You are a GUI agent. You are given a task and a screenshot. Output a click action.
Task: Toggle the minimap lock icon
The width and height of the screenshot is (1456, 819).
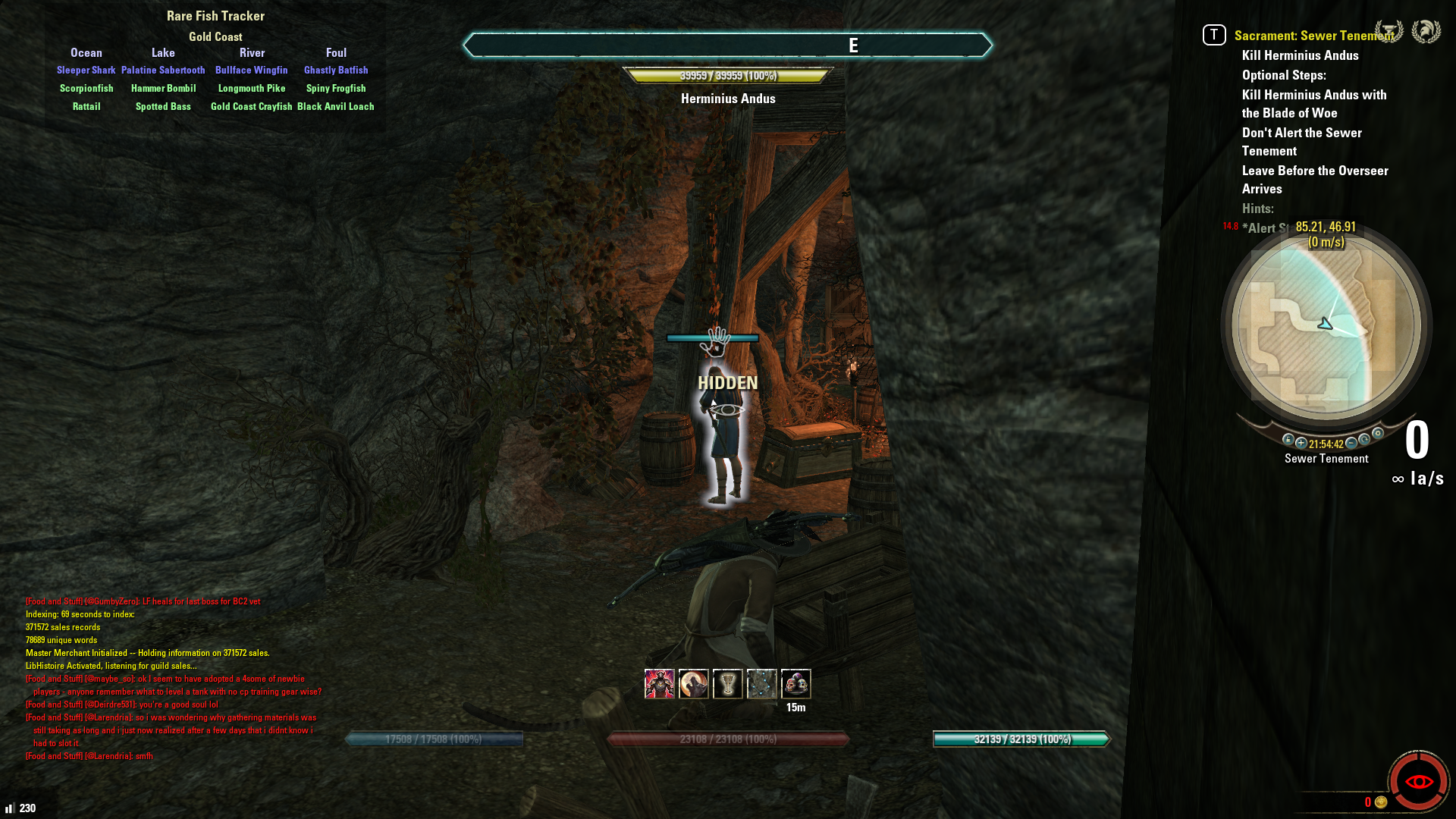1288,440
